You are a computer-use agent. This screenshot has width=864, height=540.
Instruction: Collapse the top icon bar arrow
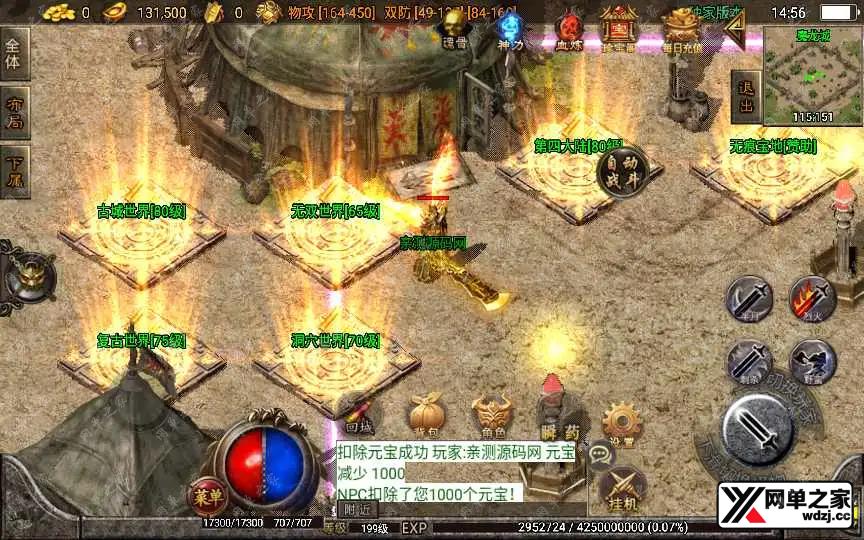736,32
